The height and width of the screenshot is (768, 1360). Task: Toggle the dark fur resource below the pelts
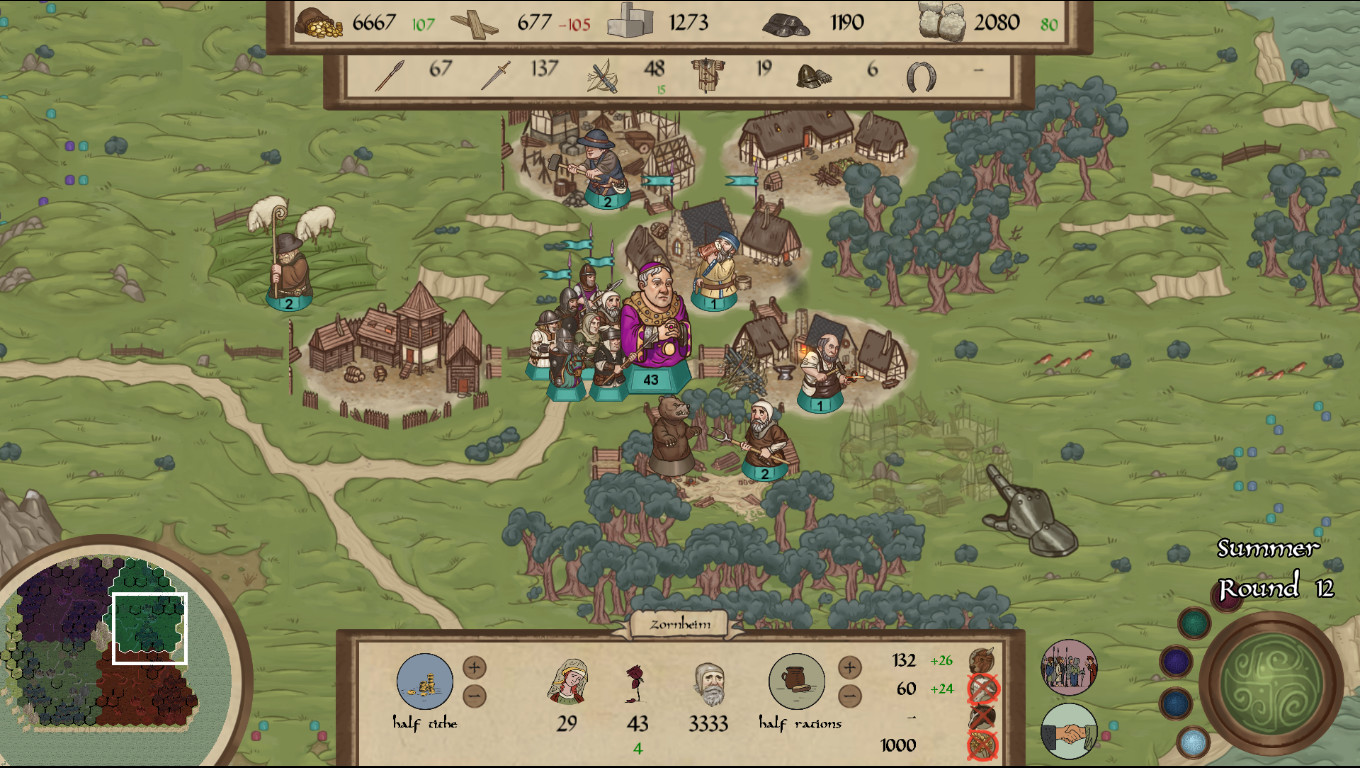click(x=981, y=717)
